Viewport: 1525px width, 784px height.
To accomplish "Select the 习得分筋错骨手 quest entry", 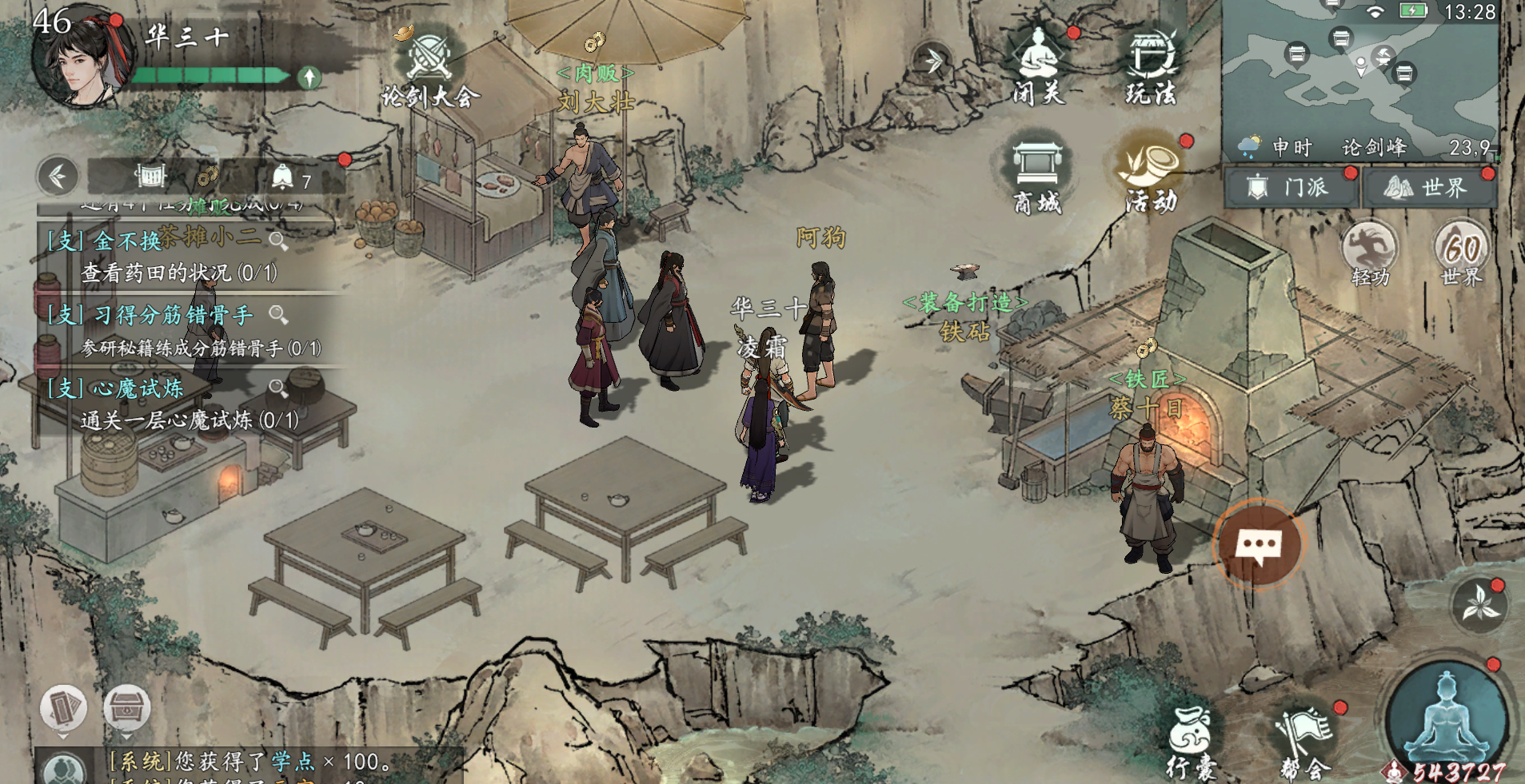I will click(x=168, y=330).
